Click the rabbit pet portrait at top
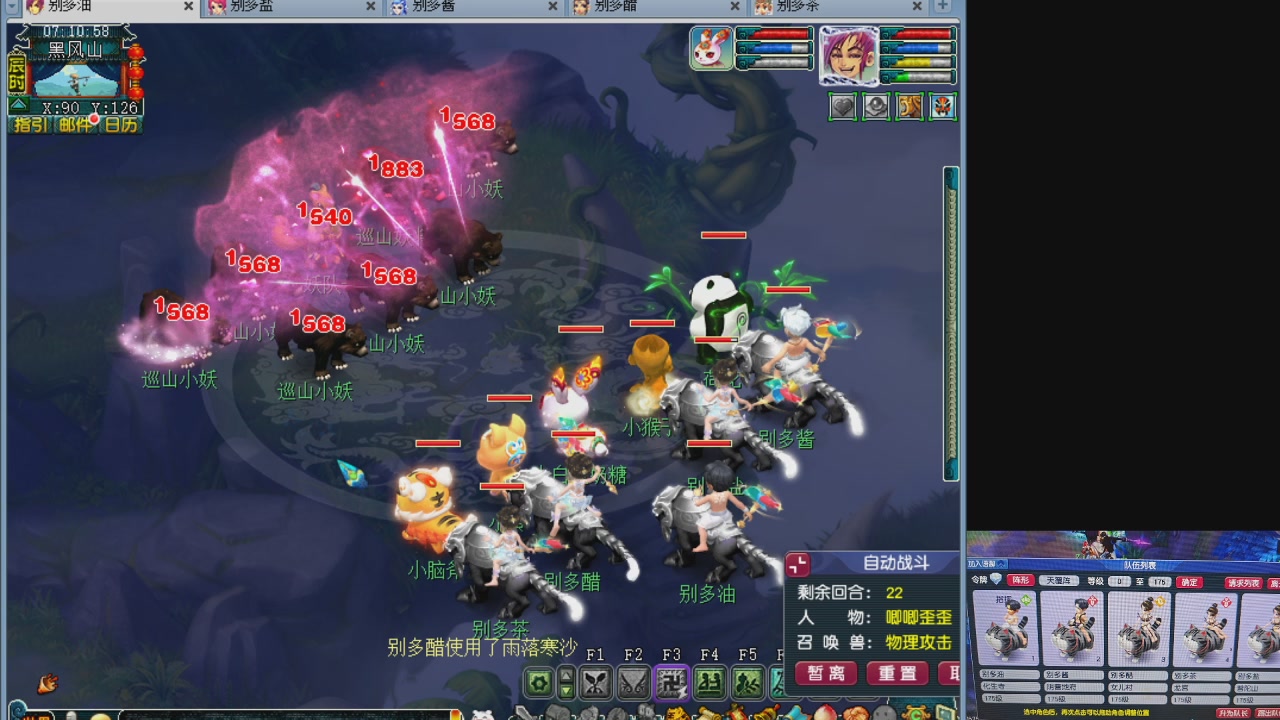 pyautogui.click(x=710, y=50)
